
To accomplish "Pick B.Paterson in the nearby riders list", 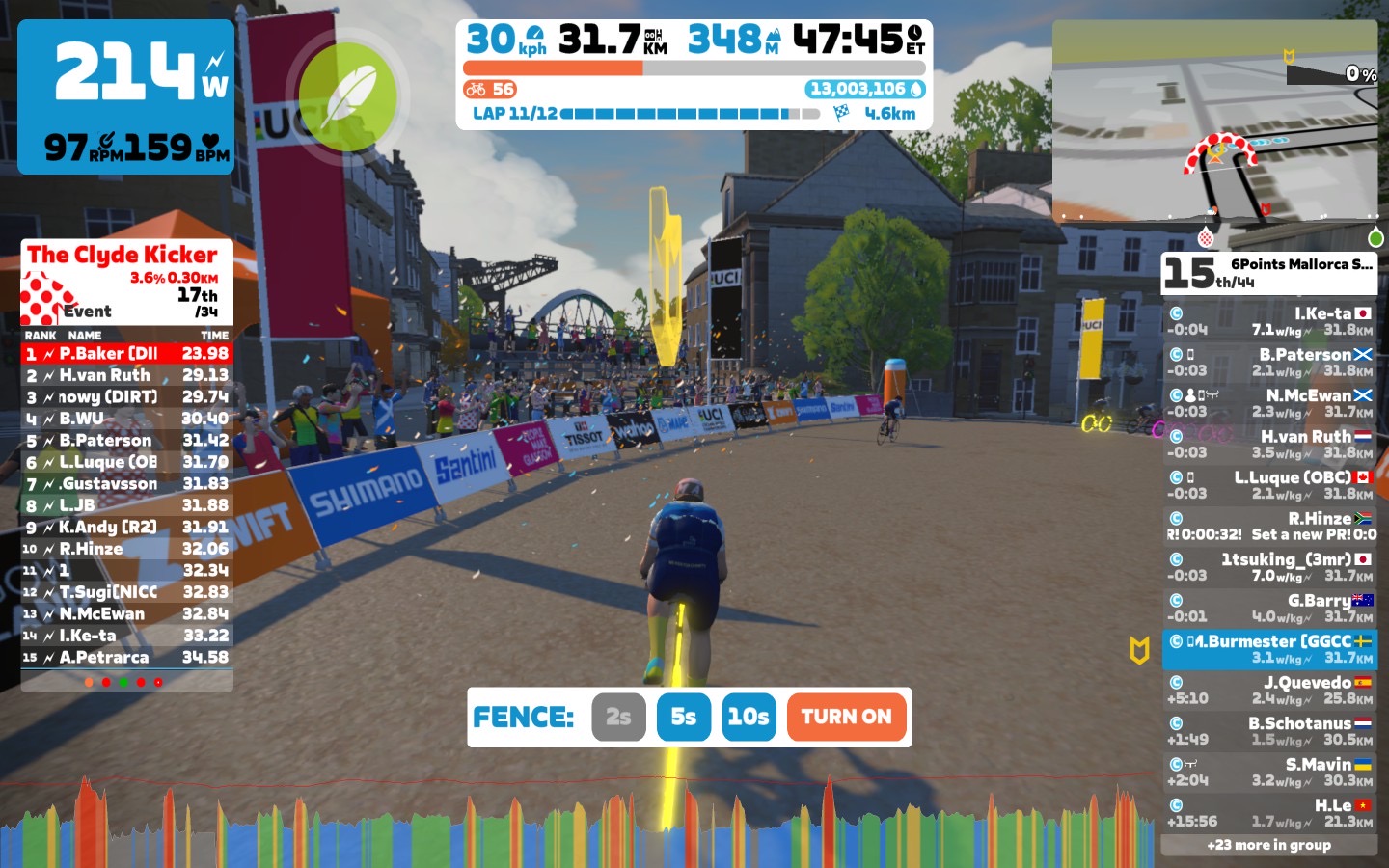I will (1269, 362).
